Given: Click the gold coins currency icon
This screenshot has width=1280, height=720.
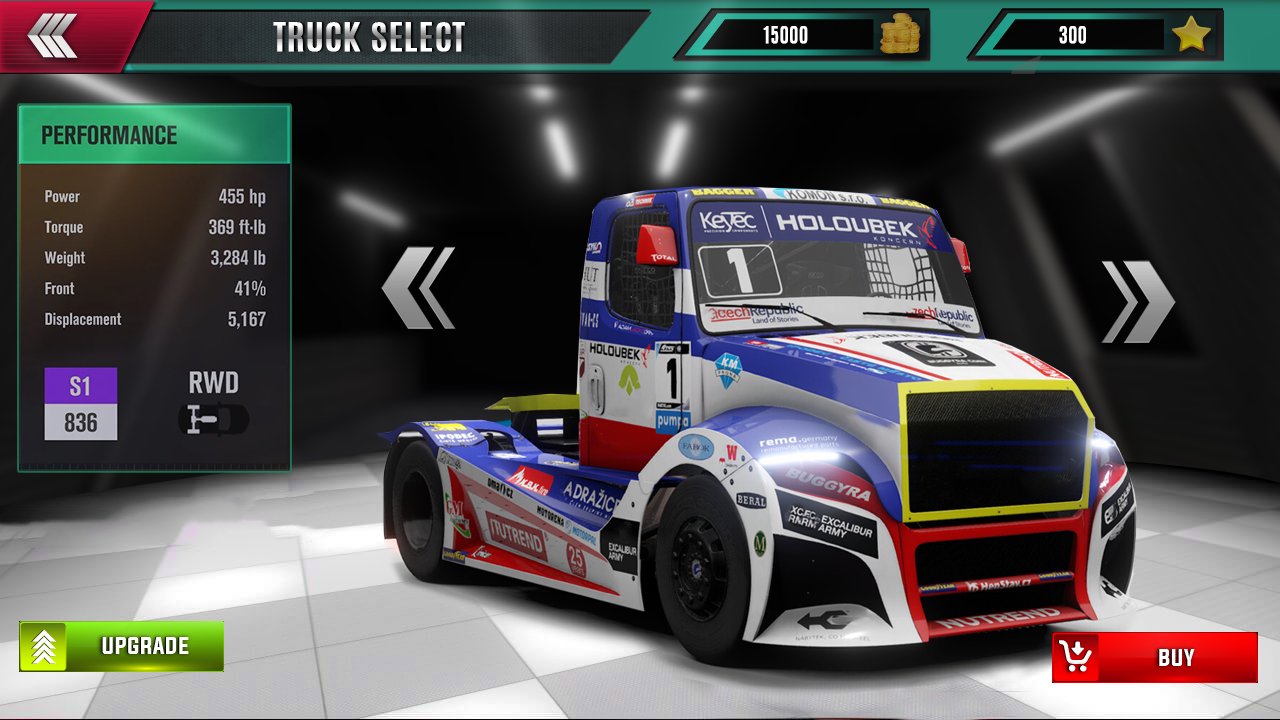Looking at the screenshot, I should 899,36.
